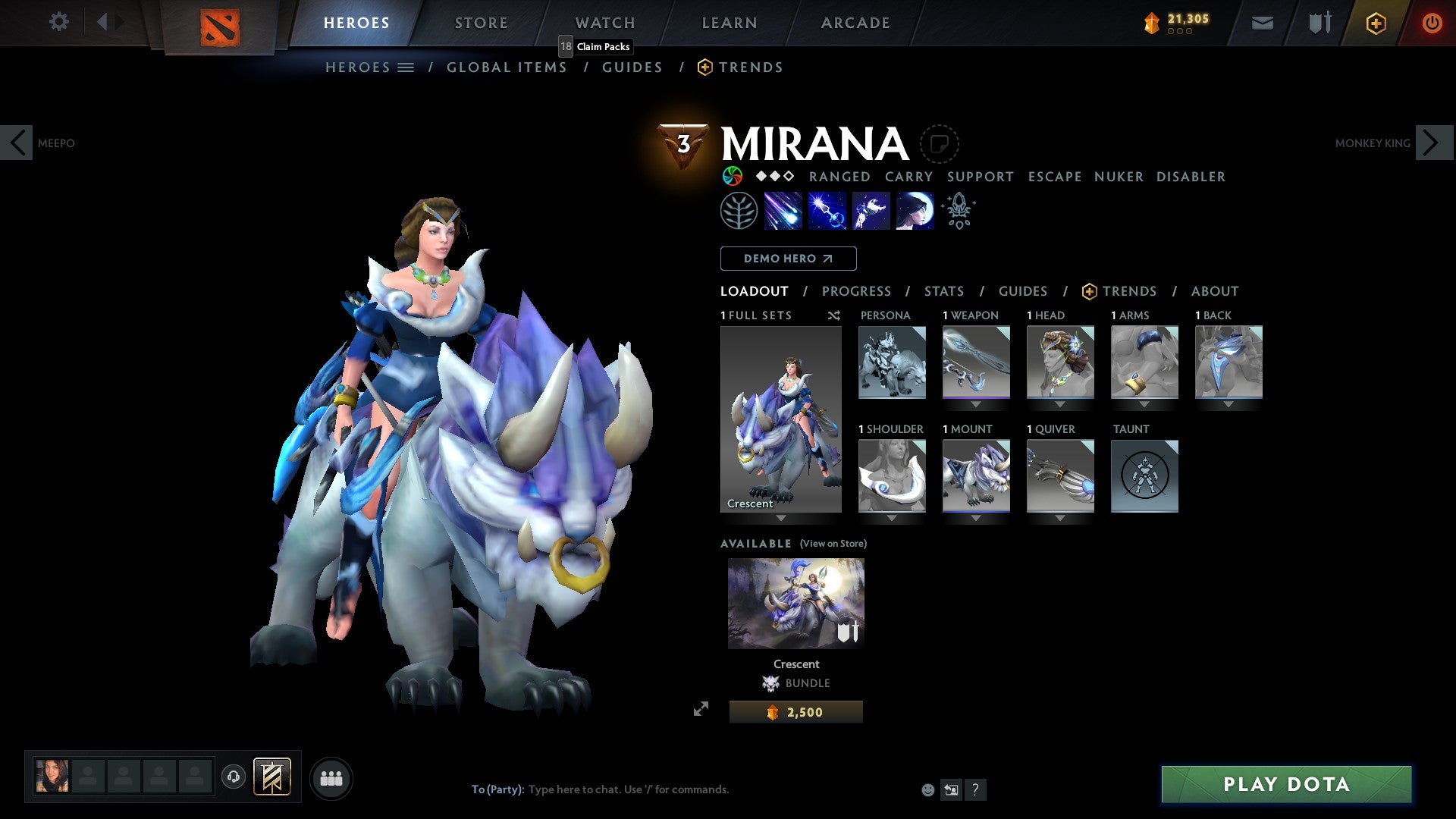The image size is (1456, 819).
Task: Open the Progress tab for Mirana
Action: pyautogui.click(x=857, y=291)
